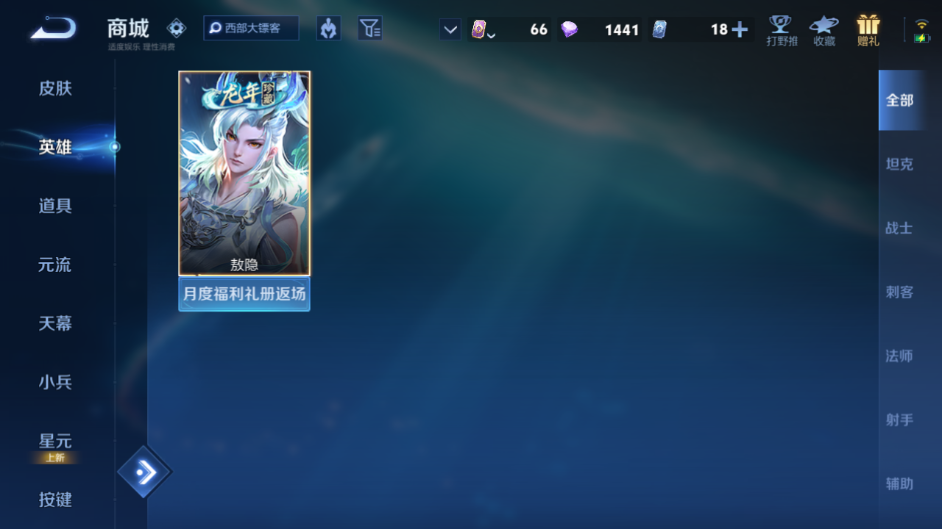Image resolution: width=942 pixels, height=529 pixels.
Task: Select the 敖隐 hero card
Action: tap(244, 173)
